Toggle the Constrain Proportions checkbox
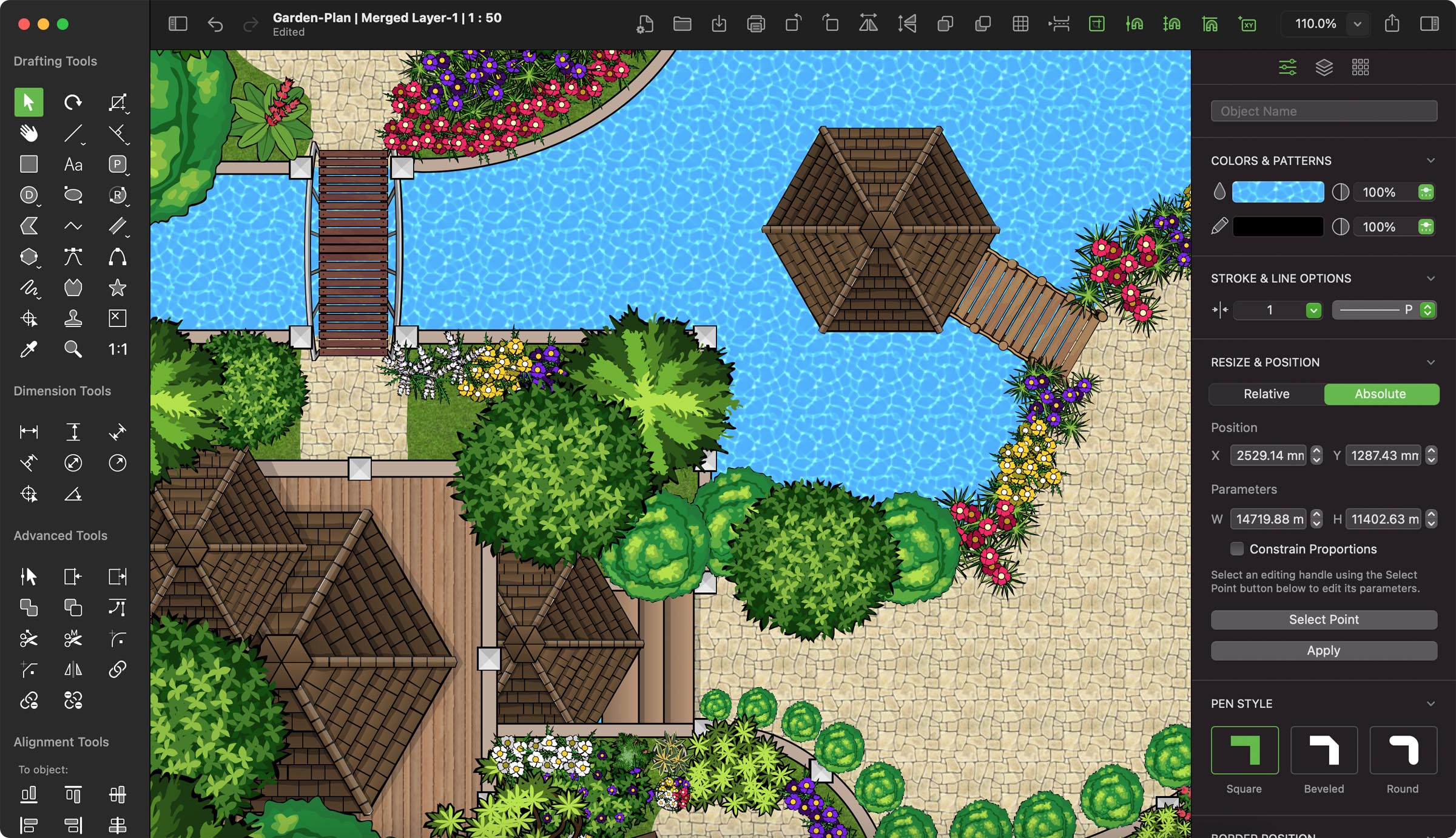The width and height of the screenshot is (1456, 838). [x=1236, y=549]
